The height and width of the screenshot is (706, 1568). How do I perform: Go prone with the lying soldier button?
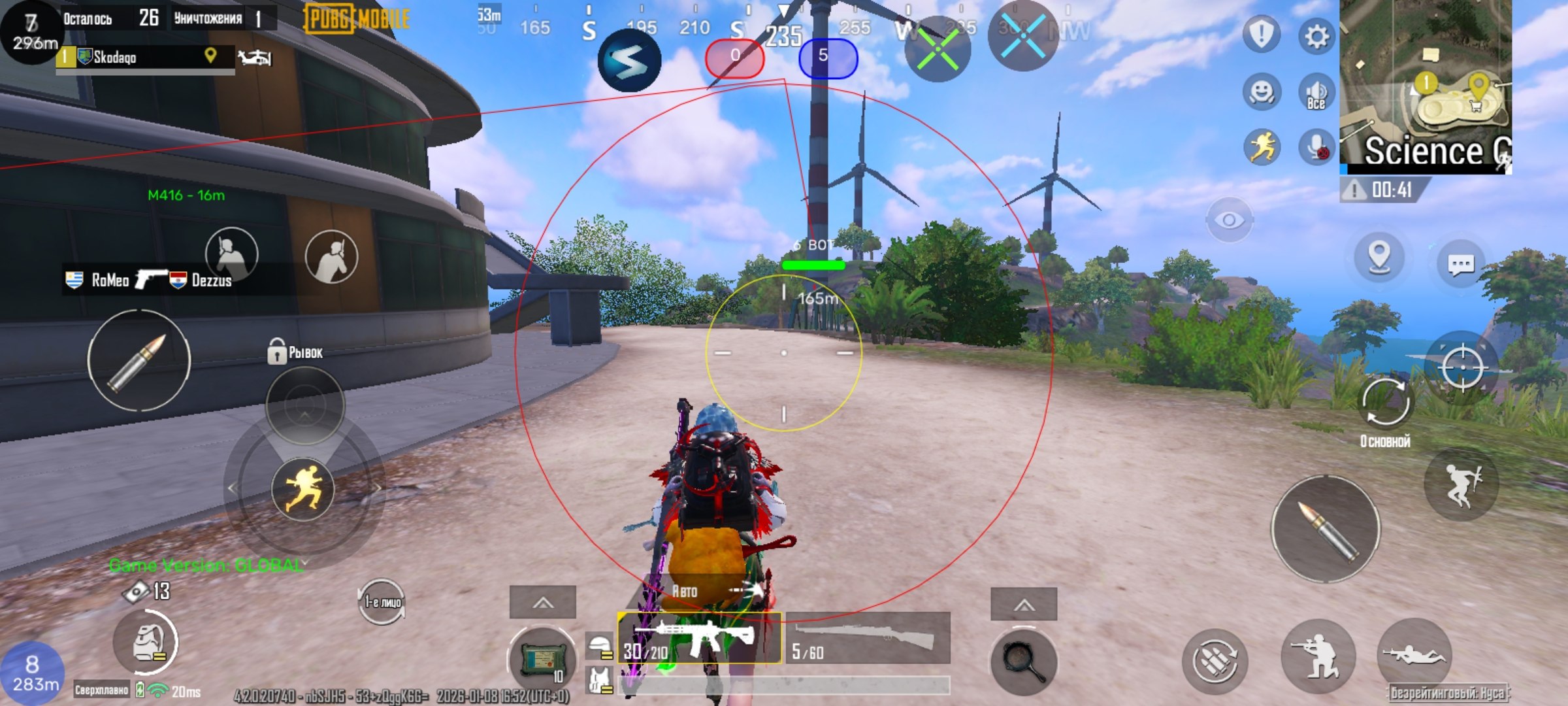[1414, 654]
